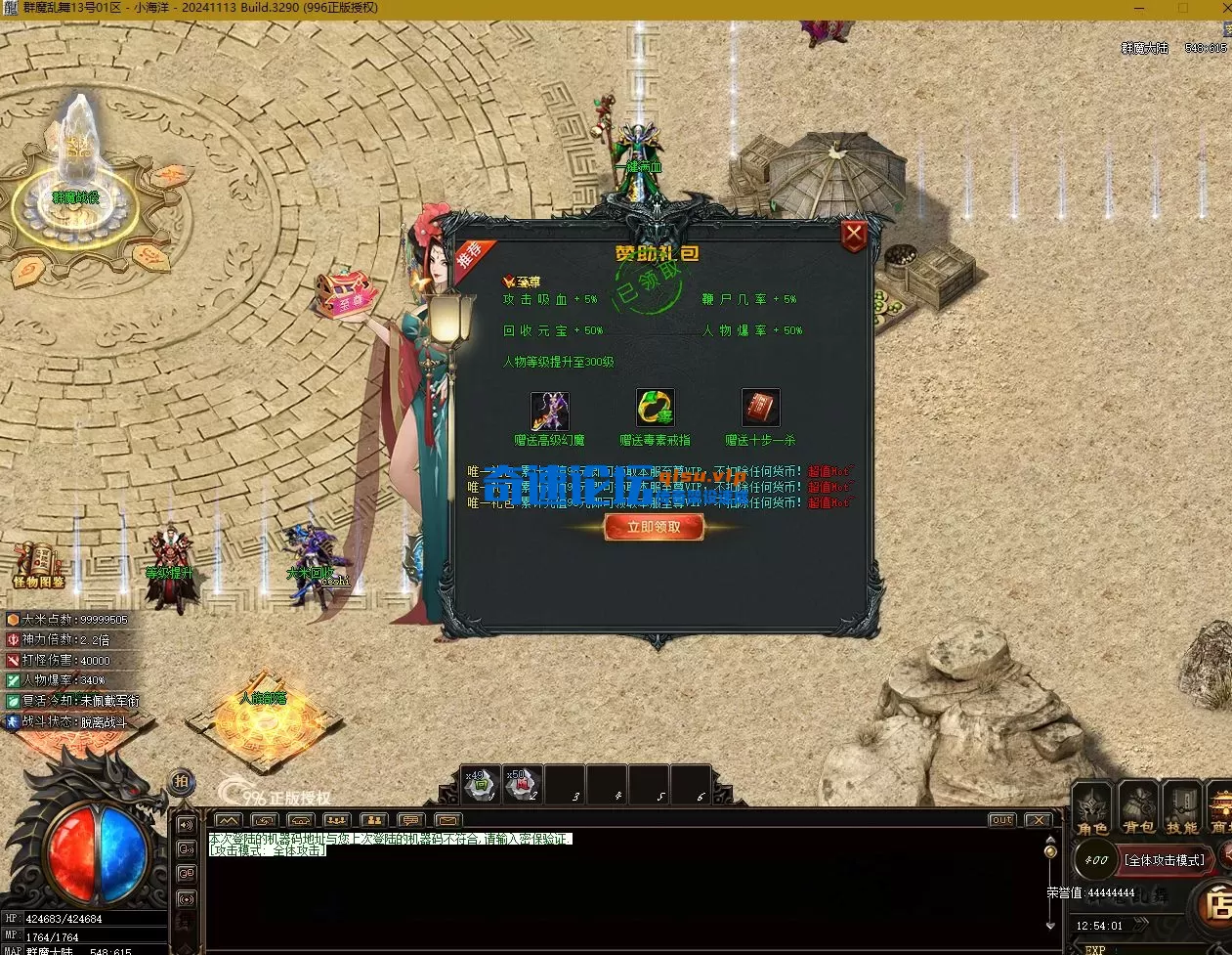Viewport: 1232px width, 955px height.
Task: Select the 十步一杀 skill book reward
Action: (760, 409)
